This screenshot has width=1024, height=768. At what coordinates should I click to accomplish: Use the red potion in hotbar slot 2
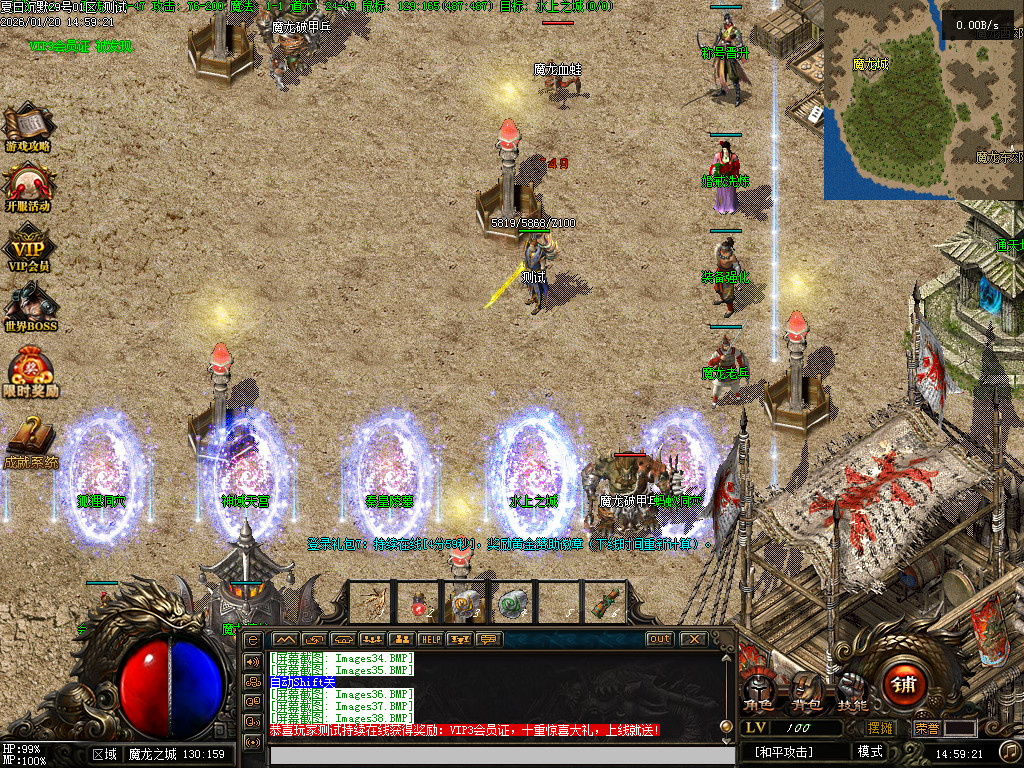pyautogui.click(x=418, y=602)
